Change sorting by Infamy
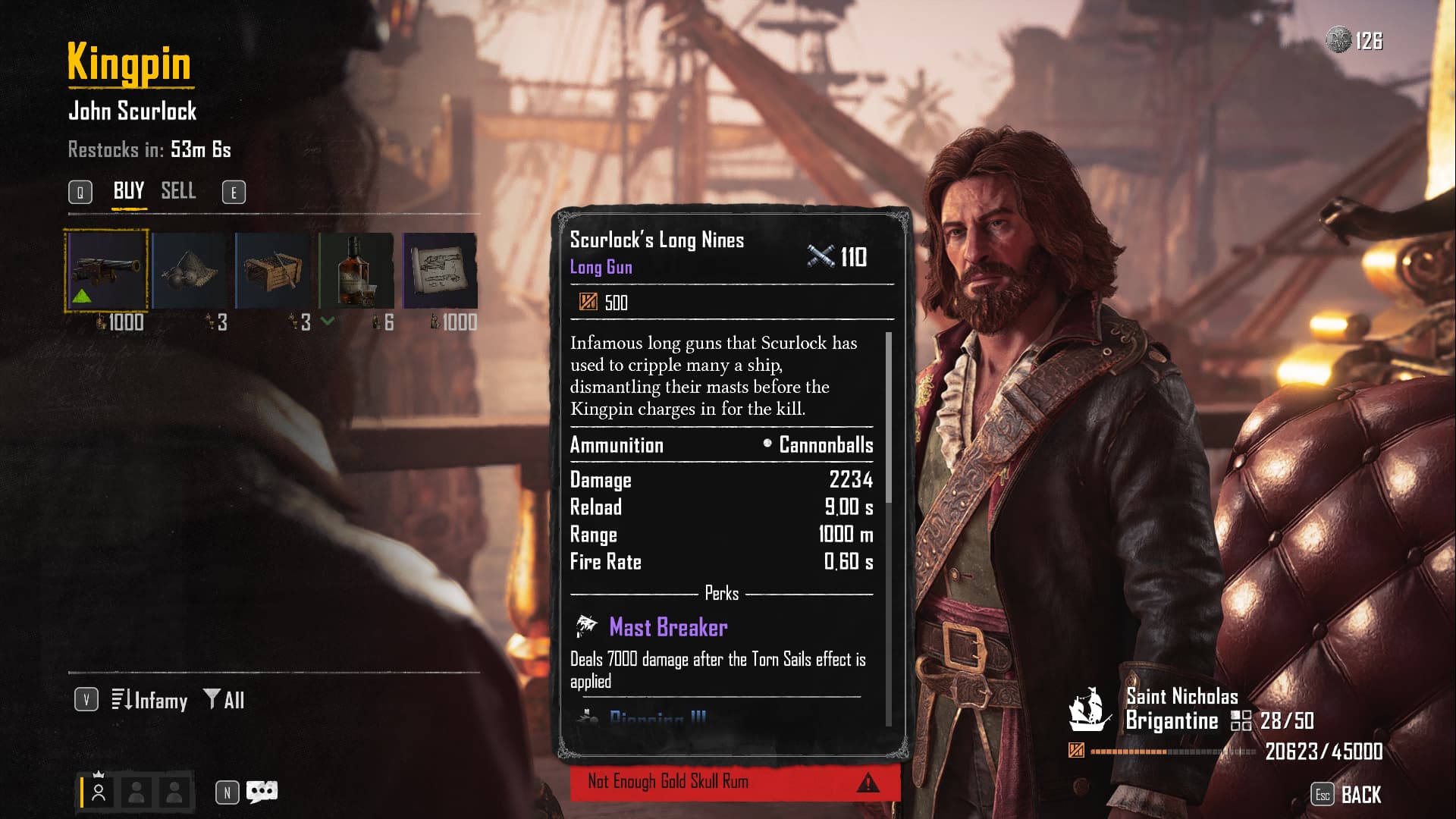This screenshot has width=1456, height=819. pyautogui.click(x=150, y=700)
